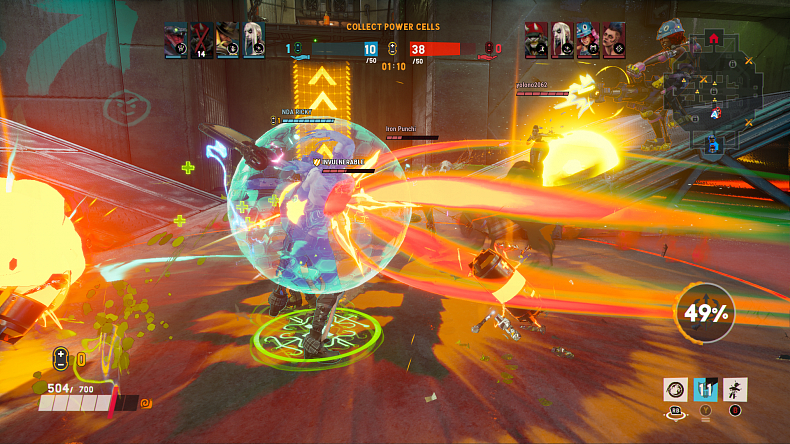The height and width of the screenshot is (444, 790).
Task: Activate the super meter showing 49%
Action: tap(707, 314)
